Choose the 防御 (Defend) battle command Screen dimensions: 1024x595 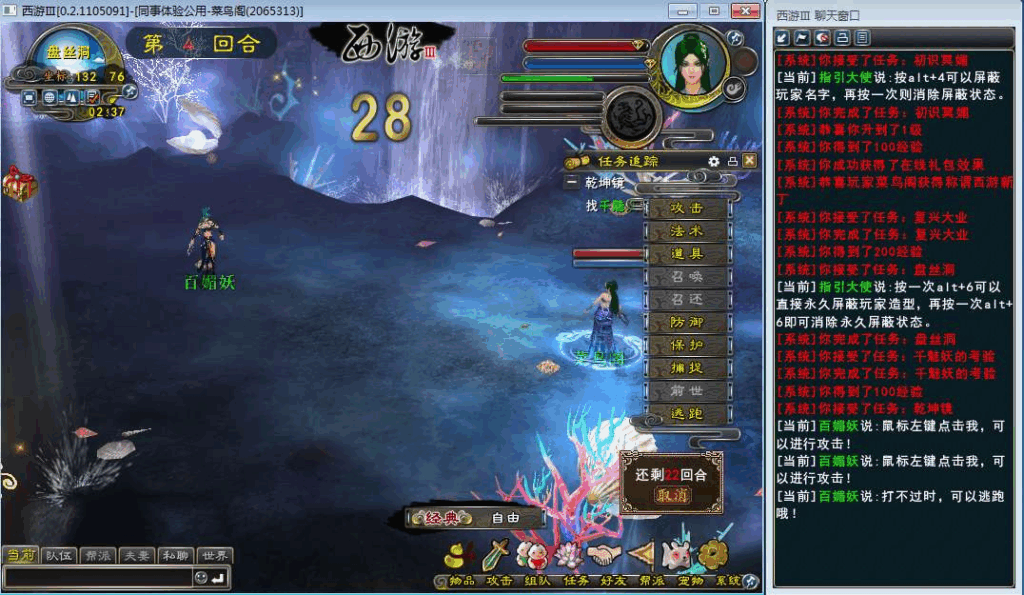[686, 323]
